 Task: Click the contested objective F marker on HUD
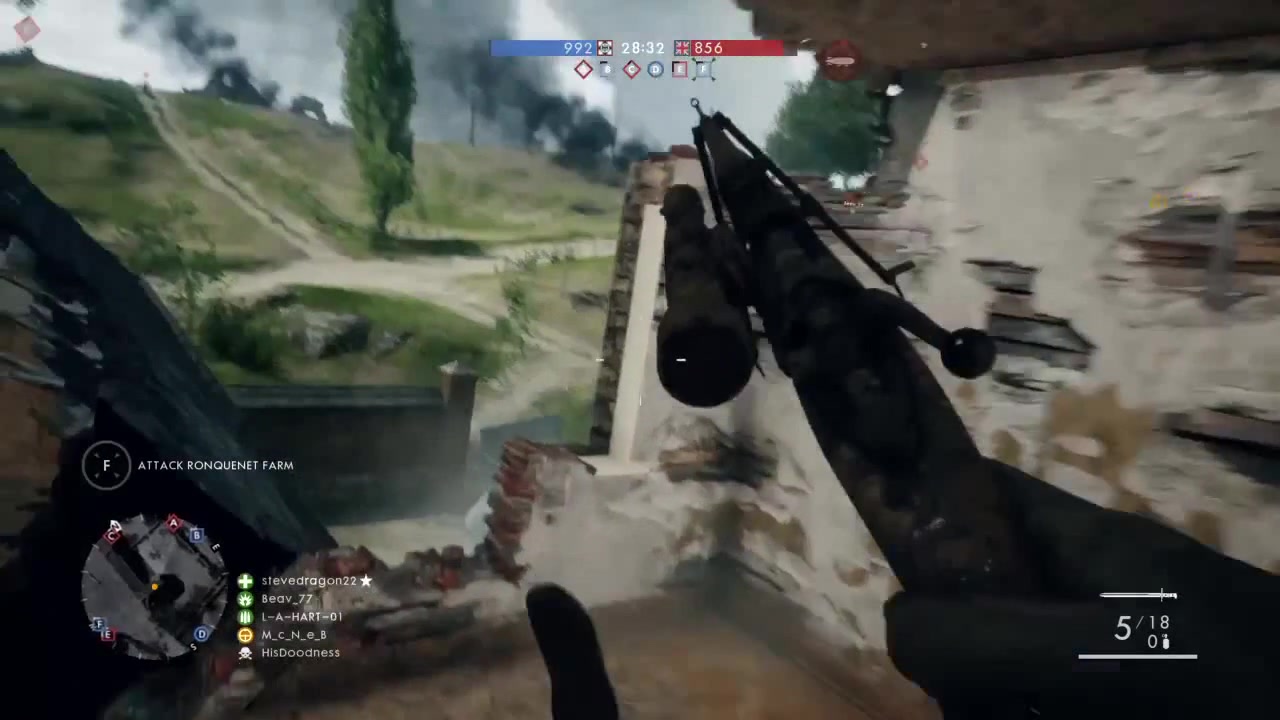coord(703,69)
